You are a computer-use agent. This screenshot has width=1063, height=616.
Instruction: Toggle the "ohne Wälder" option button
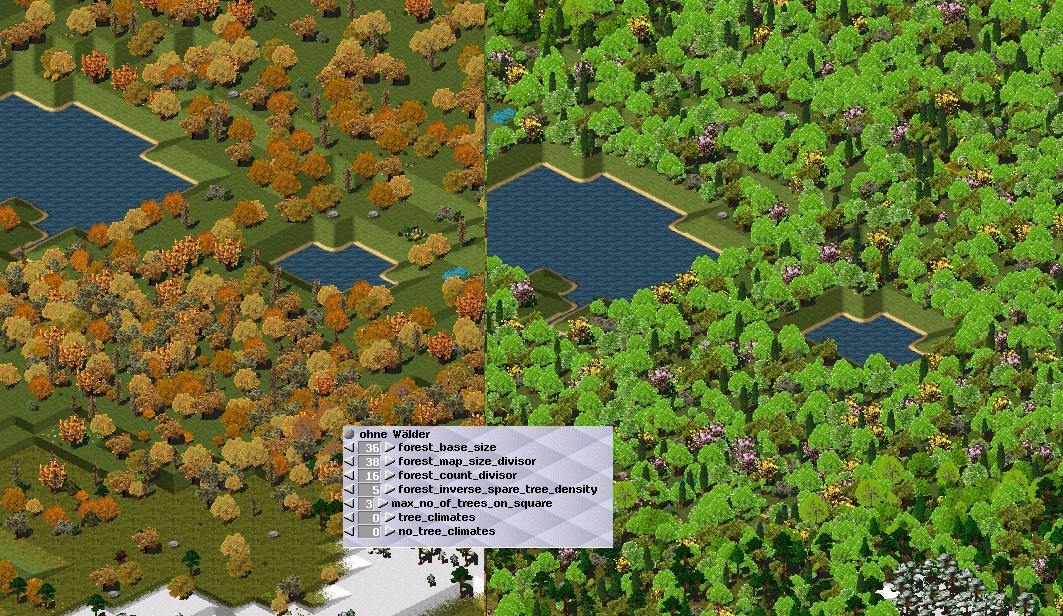coord(350,434)
